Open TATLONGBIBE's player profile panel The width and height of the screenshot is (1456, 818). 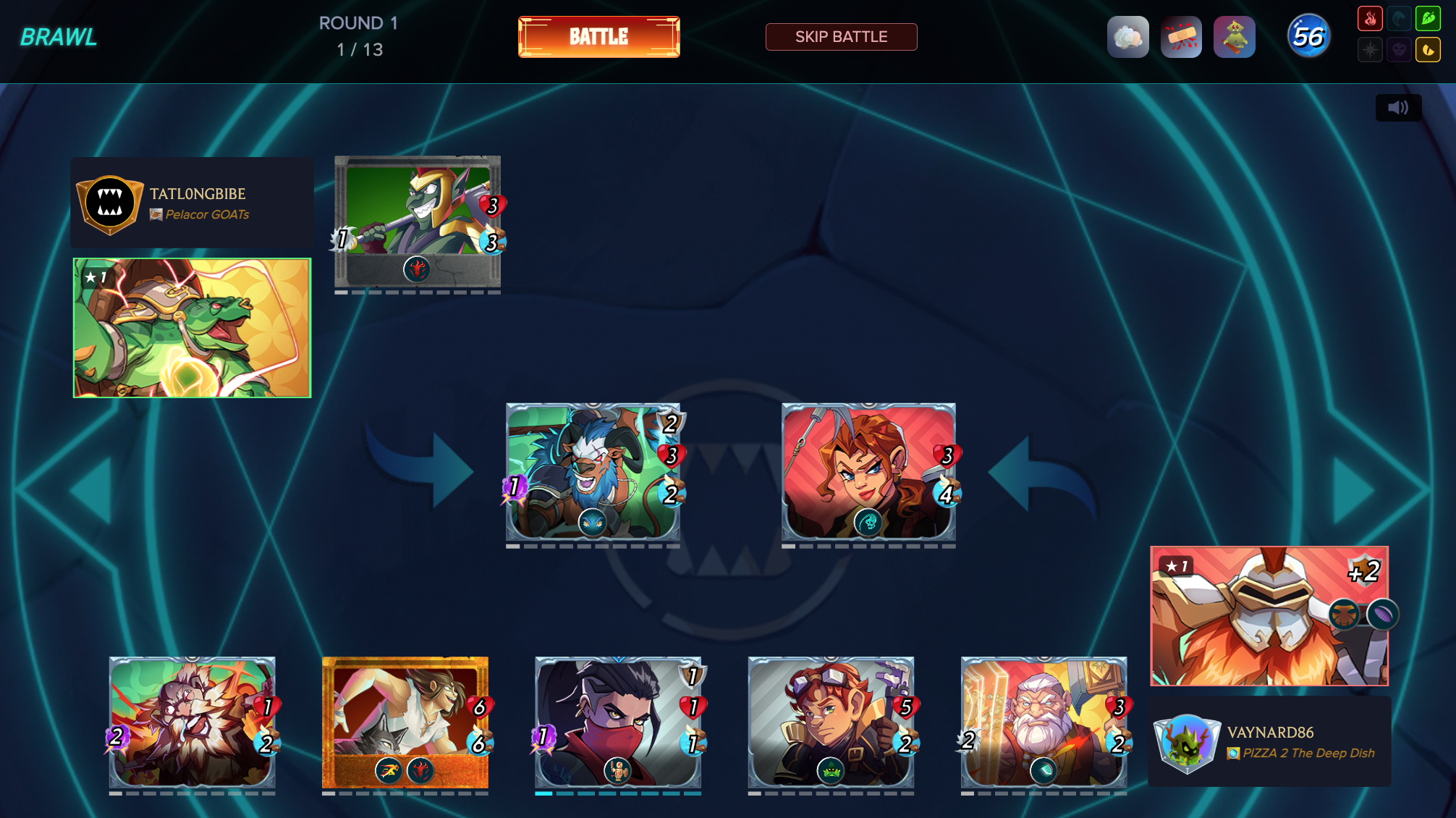192,203
